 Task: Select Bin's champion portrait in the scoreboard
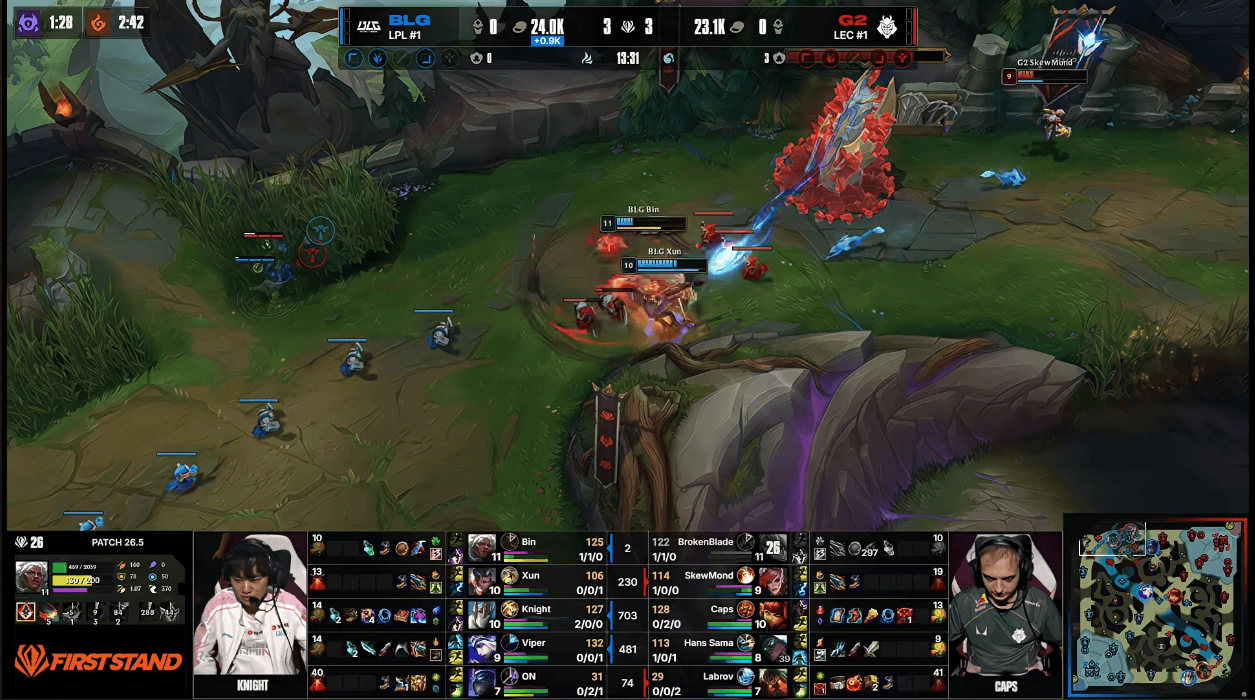pos(482,547)
